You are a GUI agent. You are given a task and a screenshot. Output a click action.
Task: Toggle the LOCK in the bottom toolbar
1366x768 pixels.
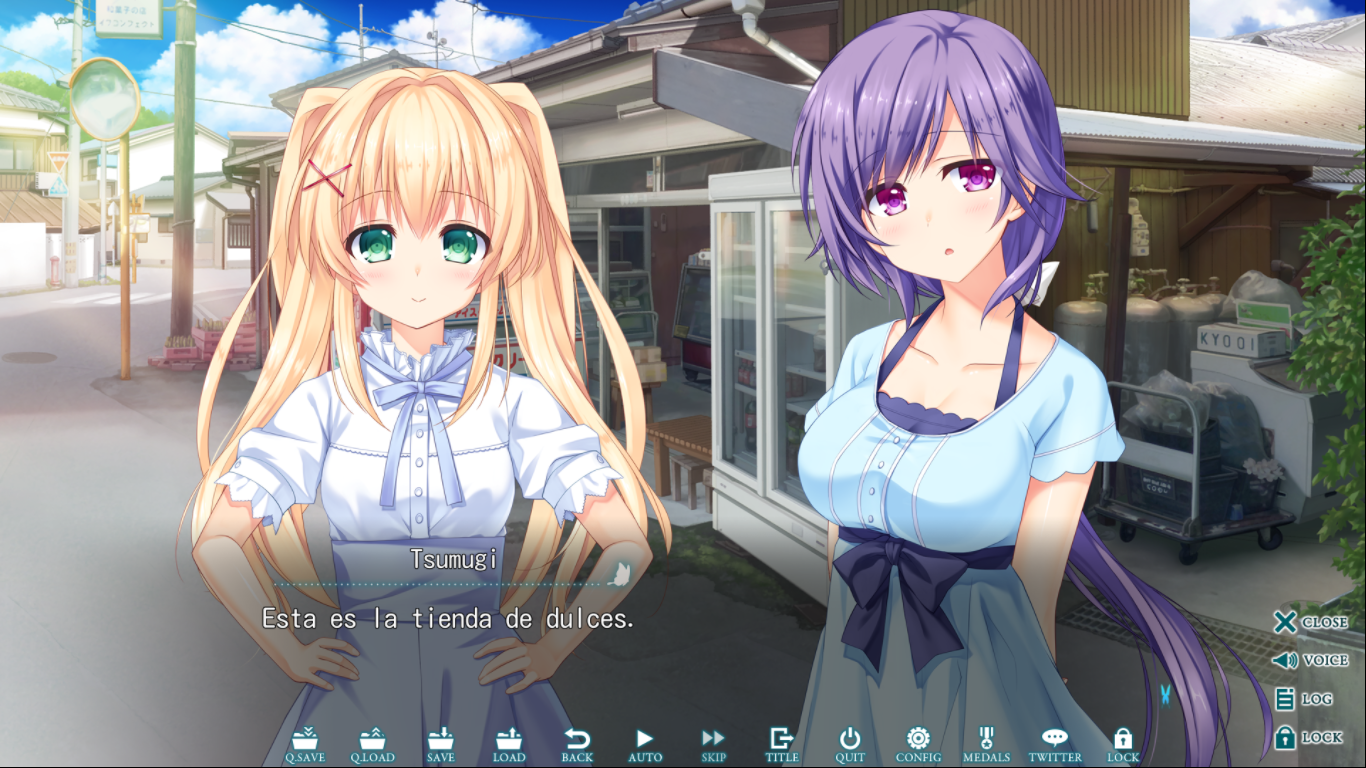pos(1123,744)
